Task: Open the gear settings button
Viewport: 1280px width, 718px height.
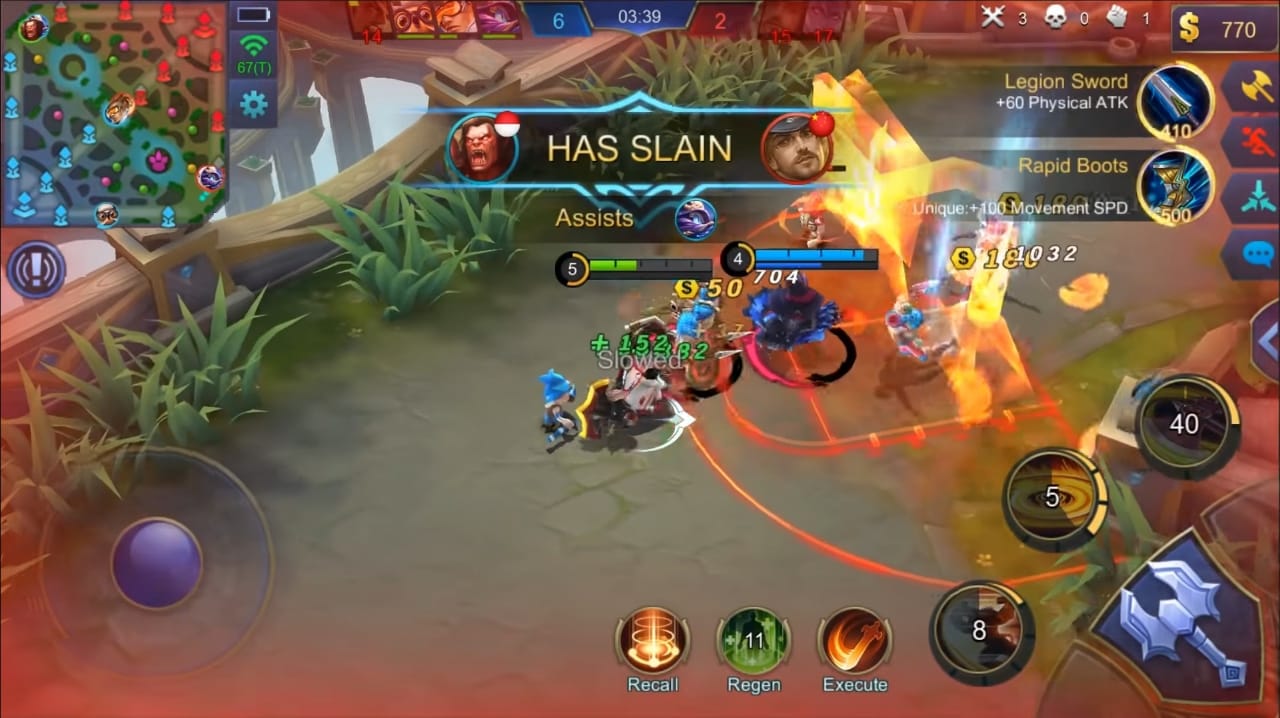Action: click(x=252, y=104)
